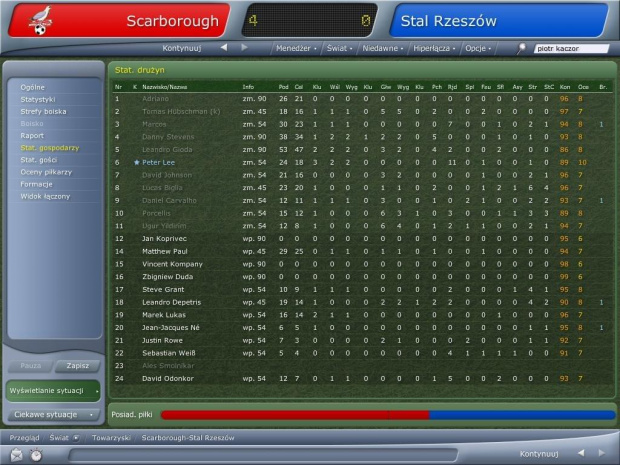Open the Ogólne match overview
The height and width of the screenshot is (465, 620).
[x=33, y=87]
